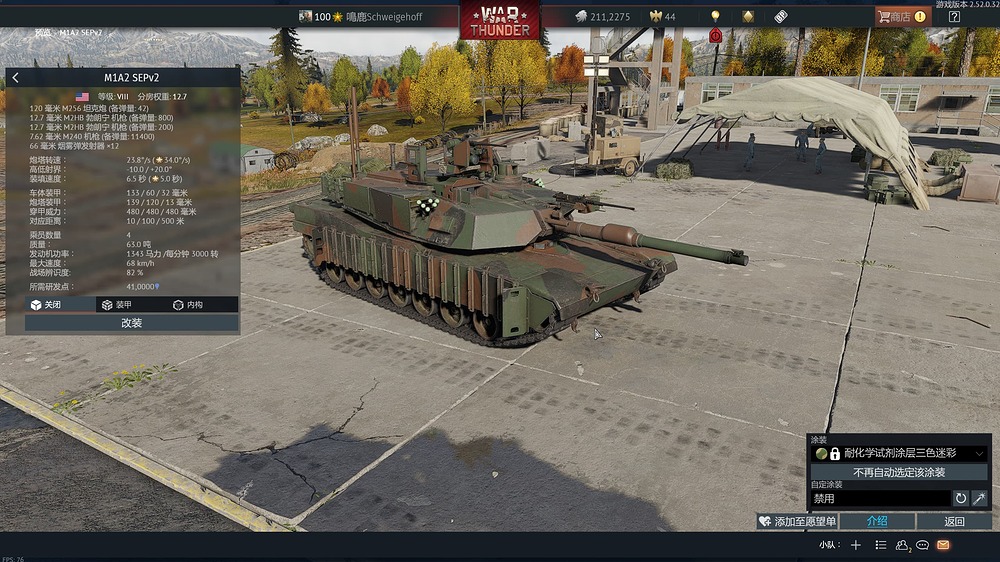This screenshot has width=1000, height=562.
Task: Choose the 返回 return button
Action: click(x=954, y=521)
